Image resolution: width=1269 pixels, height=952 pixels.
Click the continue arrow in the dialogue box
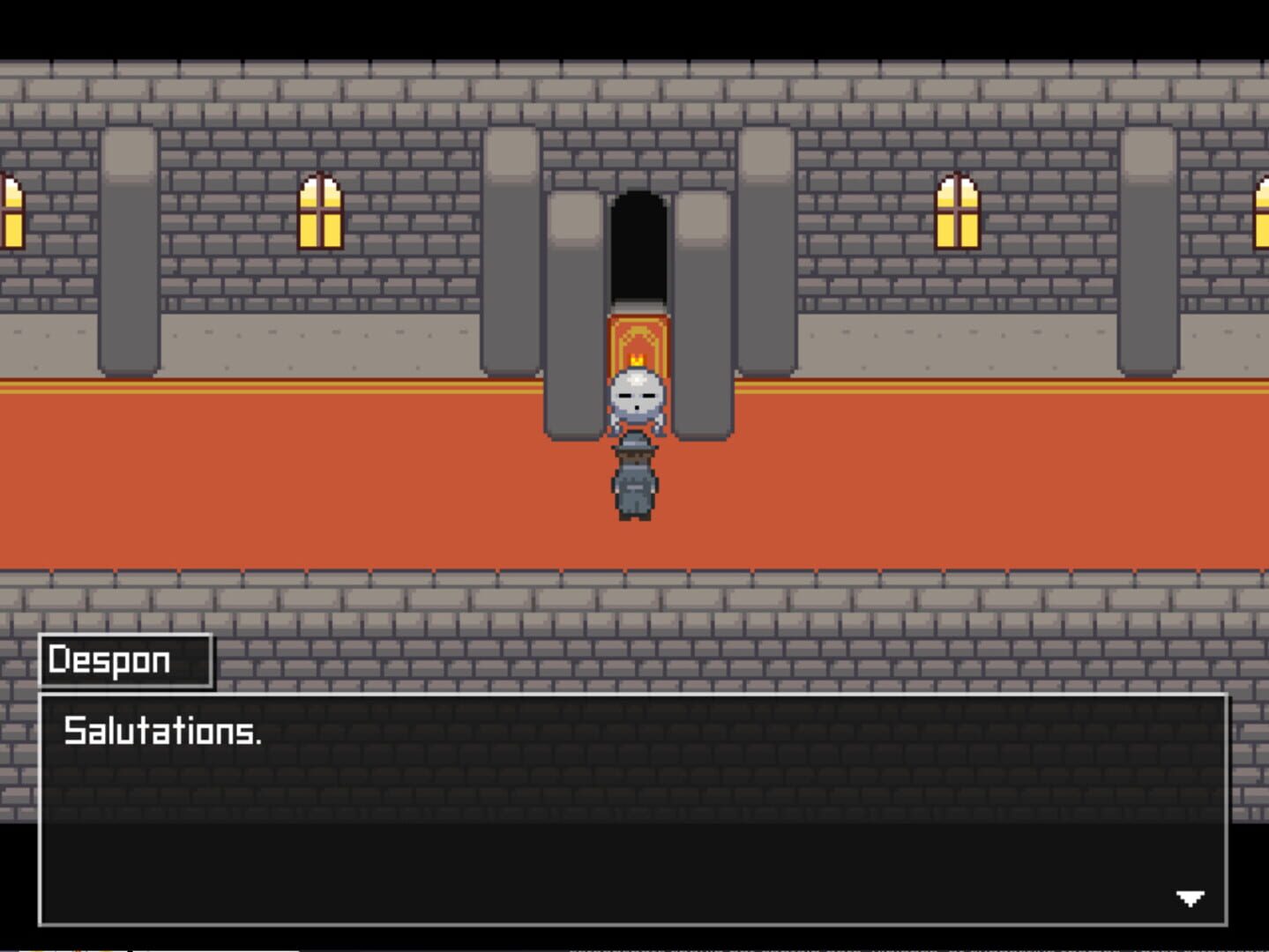coord(1189,899)
